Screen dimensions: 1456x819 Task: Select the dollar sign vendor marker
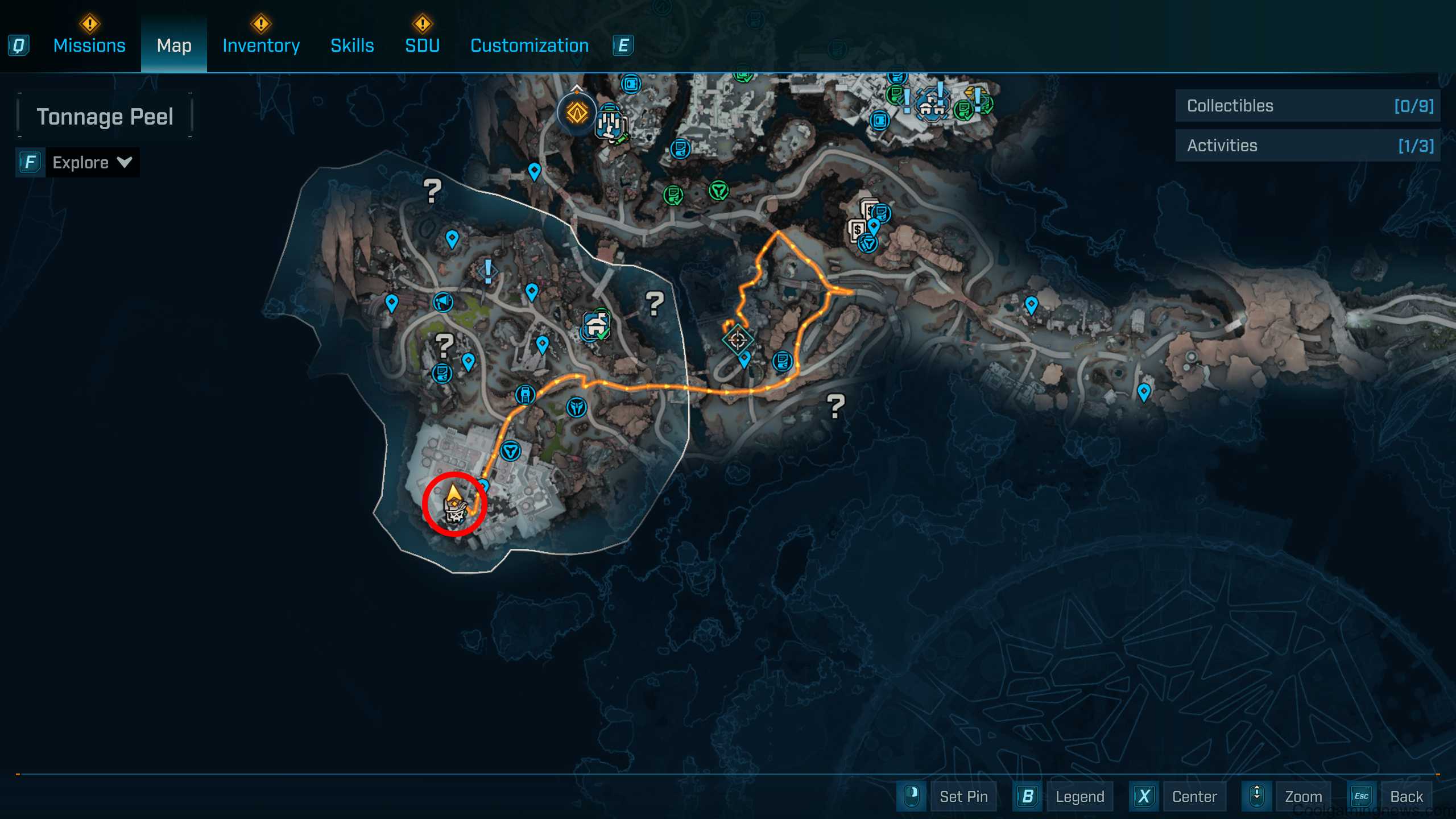[x=858, y=230]
